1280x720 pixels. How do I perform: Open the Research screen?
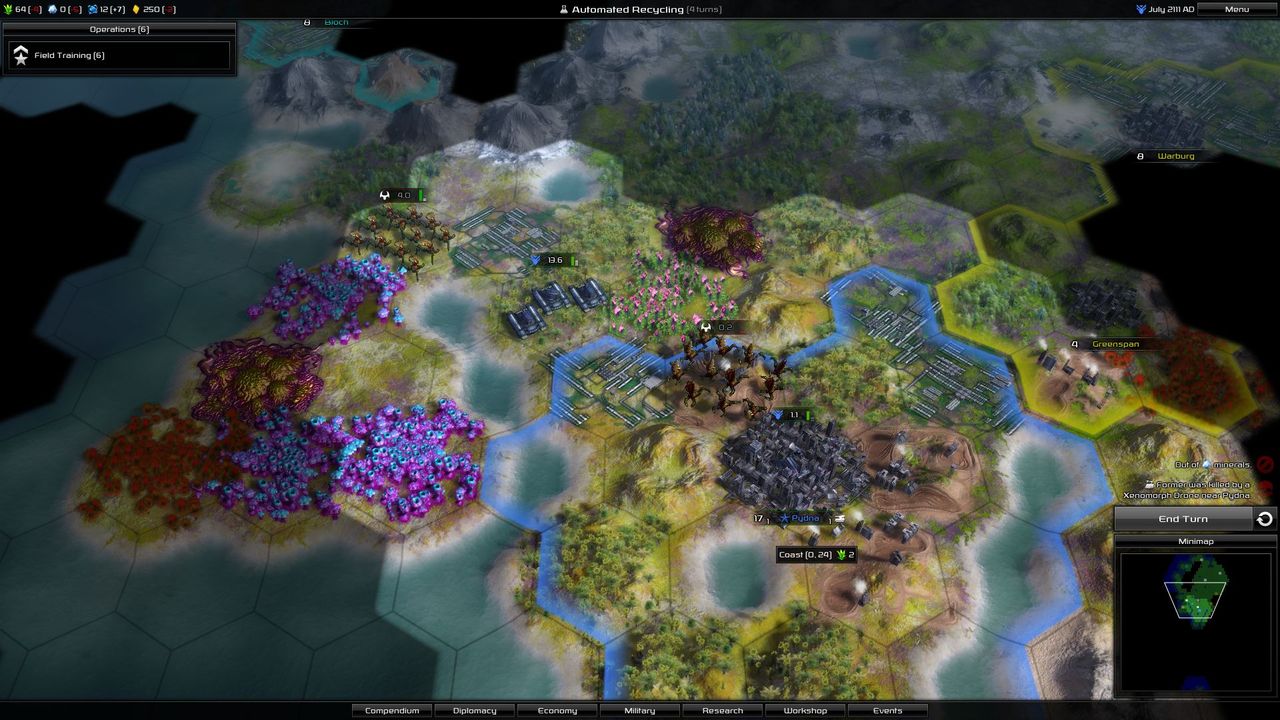point(722,710)
